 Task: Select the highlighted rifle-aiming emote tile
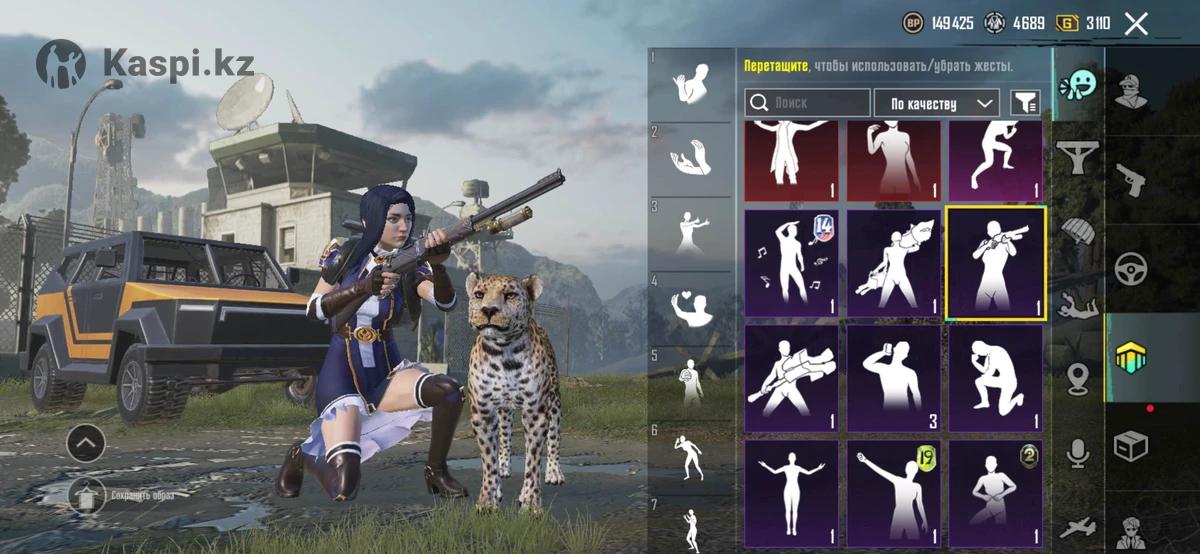[995, 264]
